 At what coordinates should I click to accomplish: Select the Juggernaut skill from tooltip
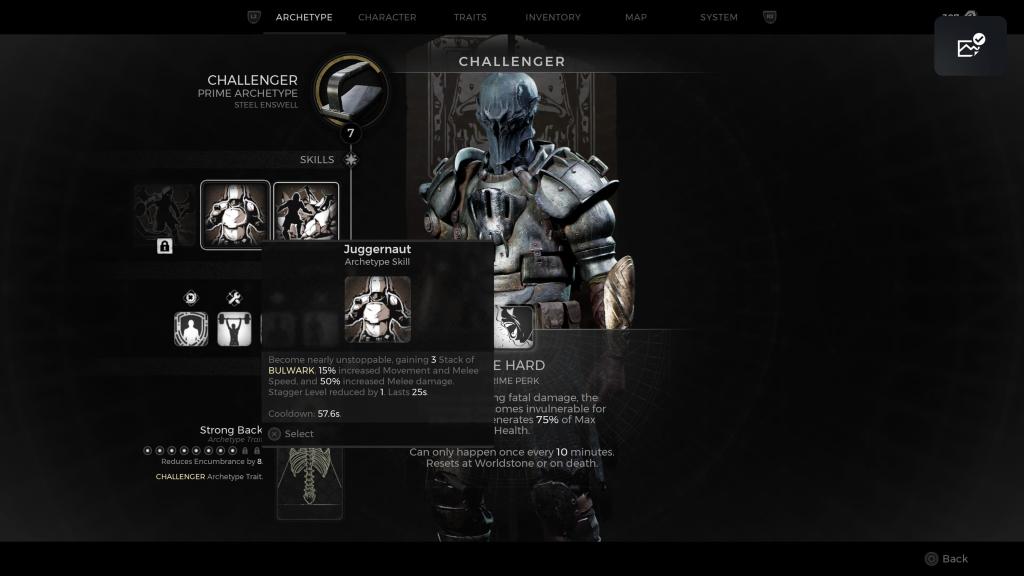pos(291,434)
